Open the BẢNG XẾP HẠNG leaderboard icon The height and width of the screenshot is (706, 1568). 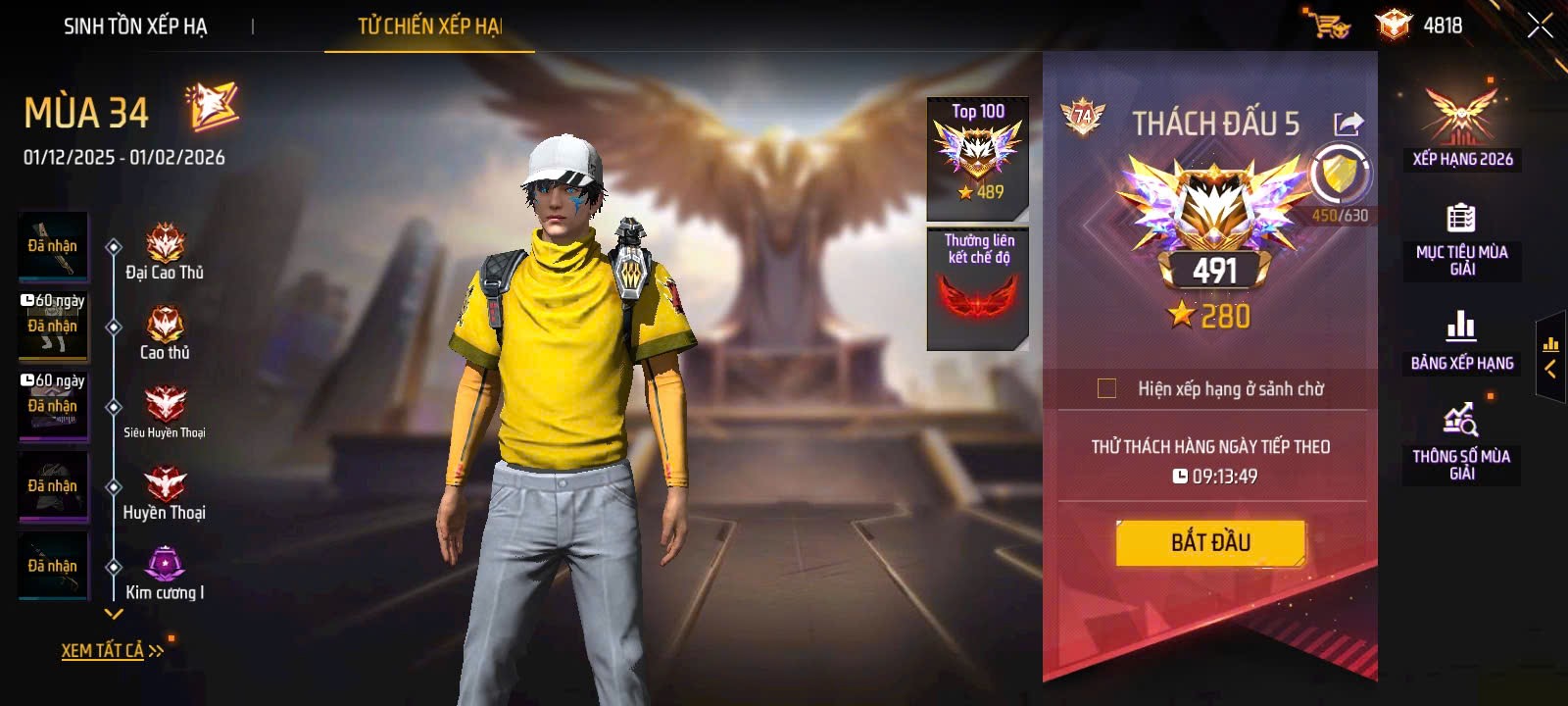(1462, 327)
